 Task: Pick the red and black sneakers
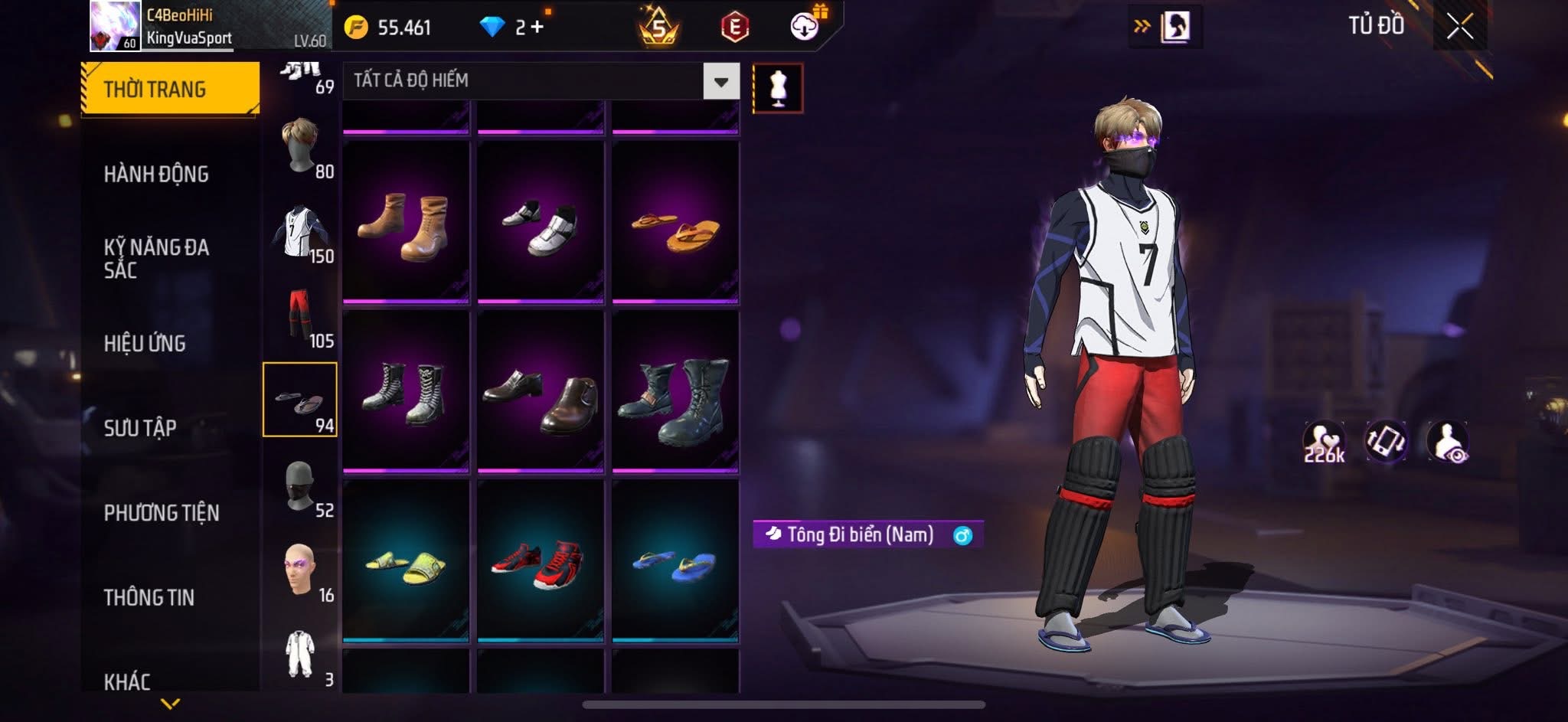540,564
